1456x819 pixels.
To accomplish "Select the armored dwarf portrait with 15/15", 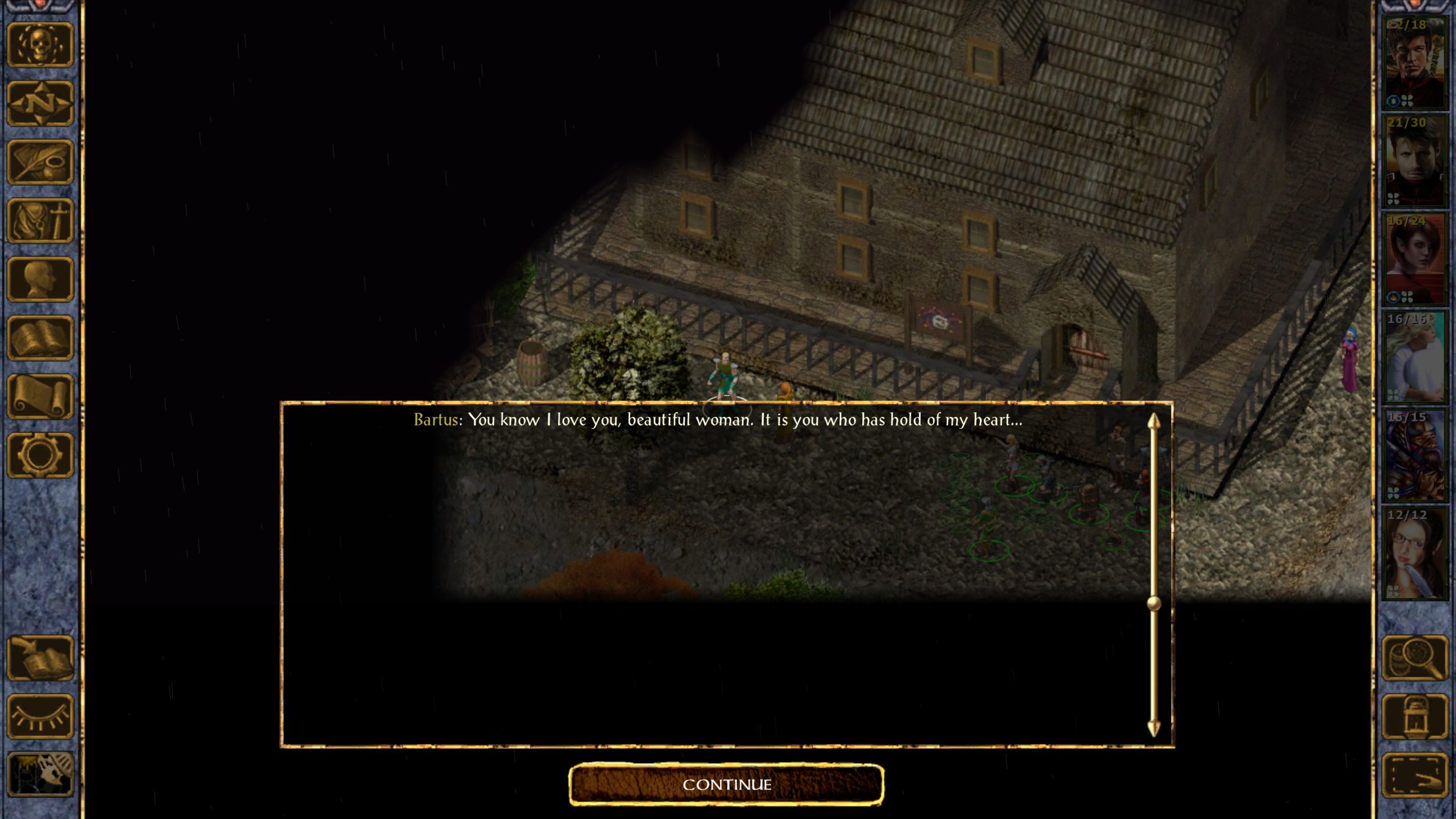I will tap(1414, 455).
